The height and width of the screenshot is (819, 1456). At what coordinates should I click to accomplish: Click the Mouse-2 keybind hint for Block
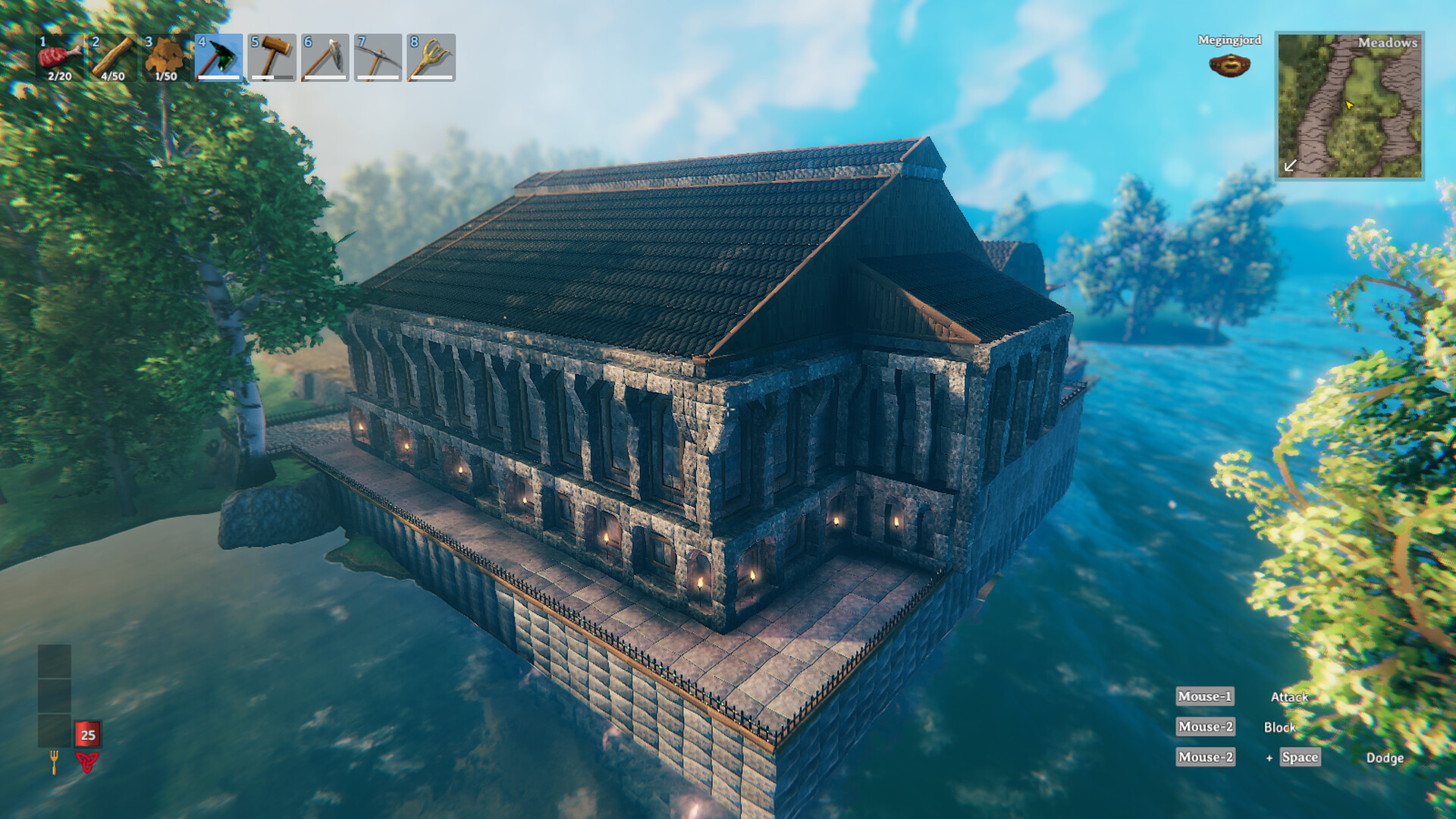point(1205,726)
